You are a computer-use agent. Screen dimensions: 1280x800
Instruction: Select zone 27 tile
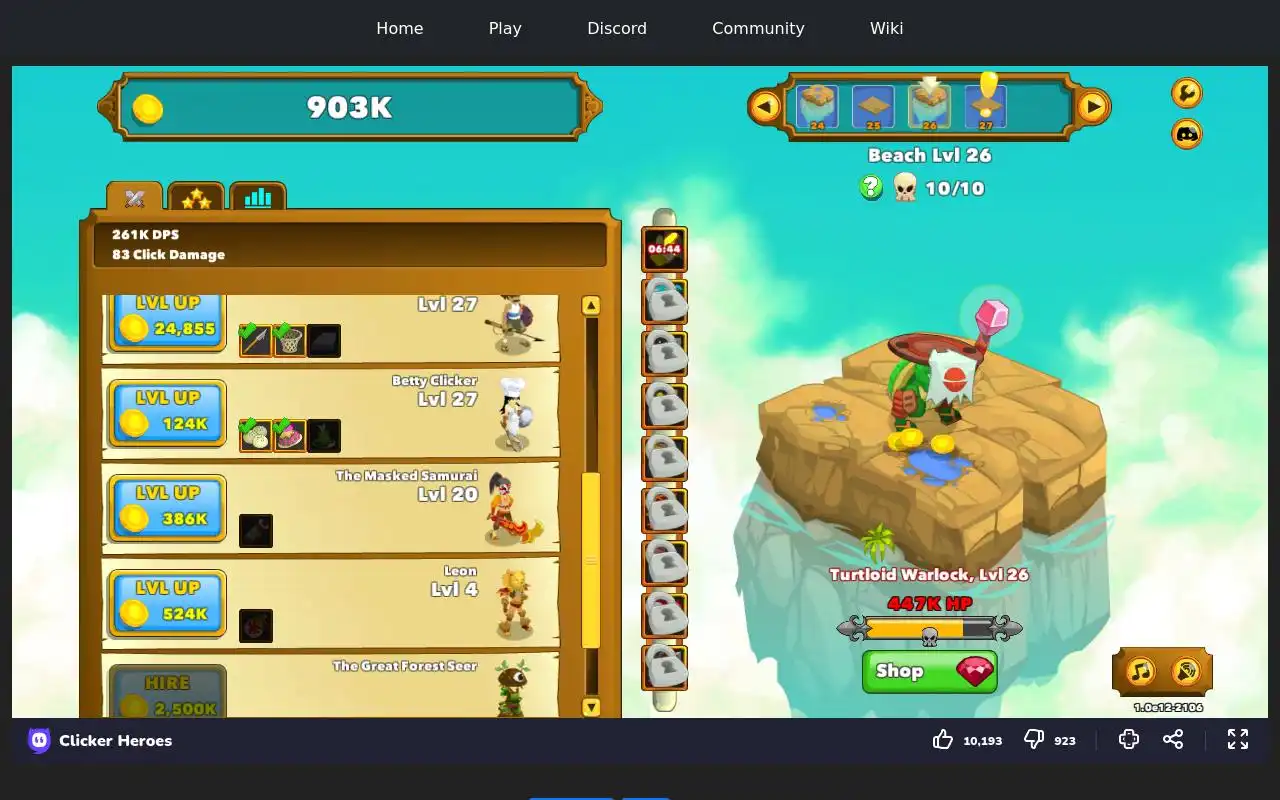[x=986, y=106]
